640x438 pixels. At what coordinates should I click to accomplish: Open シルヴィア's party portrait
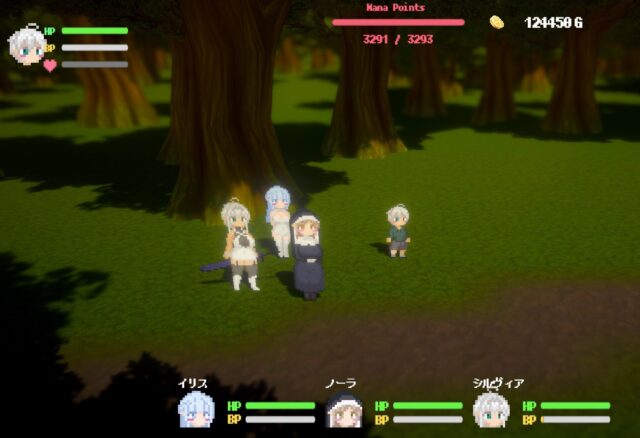[490, 410]
